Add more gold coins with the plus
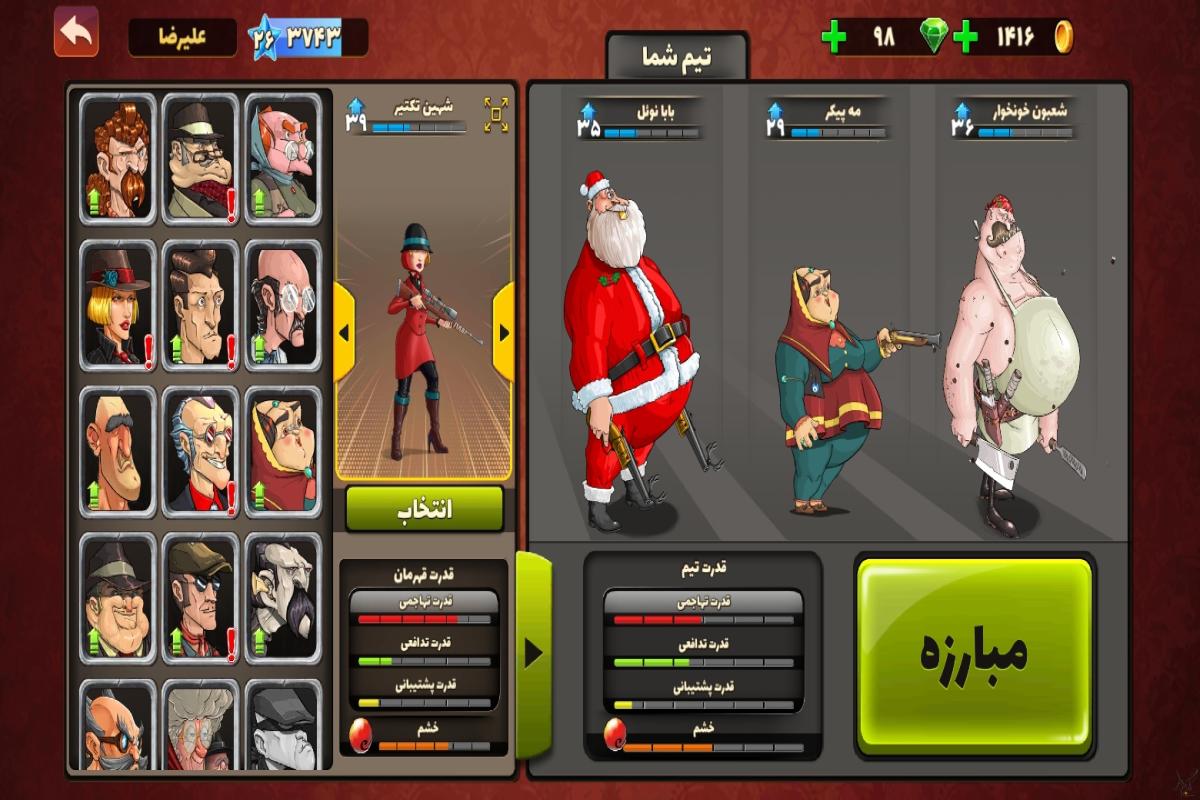The image size is (1200, 800). click(x=965, y=38)
